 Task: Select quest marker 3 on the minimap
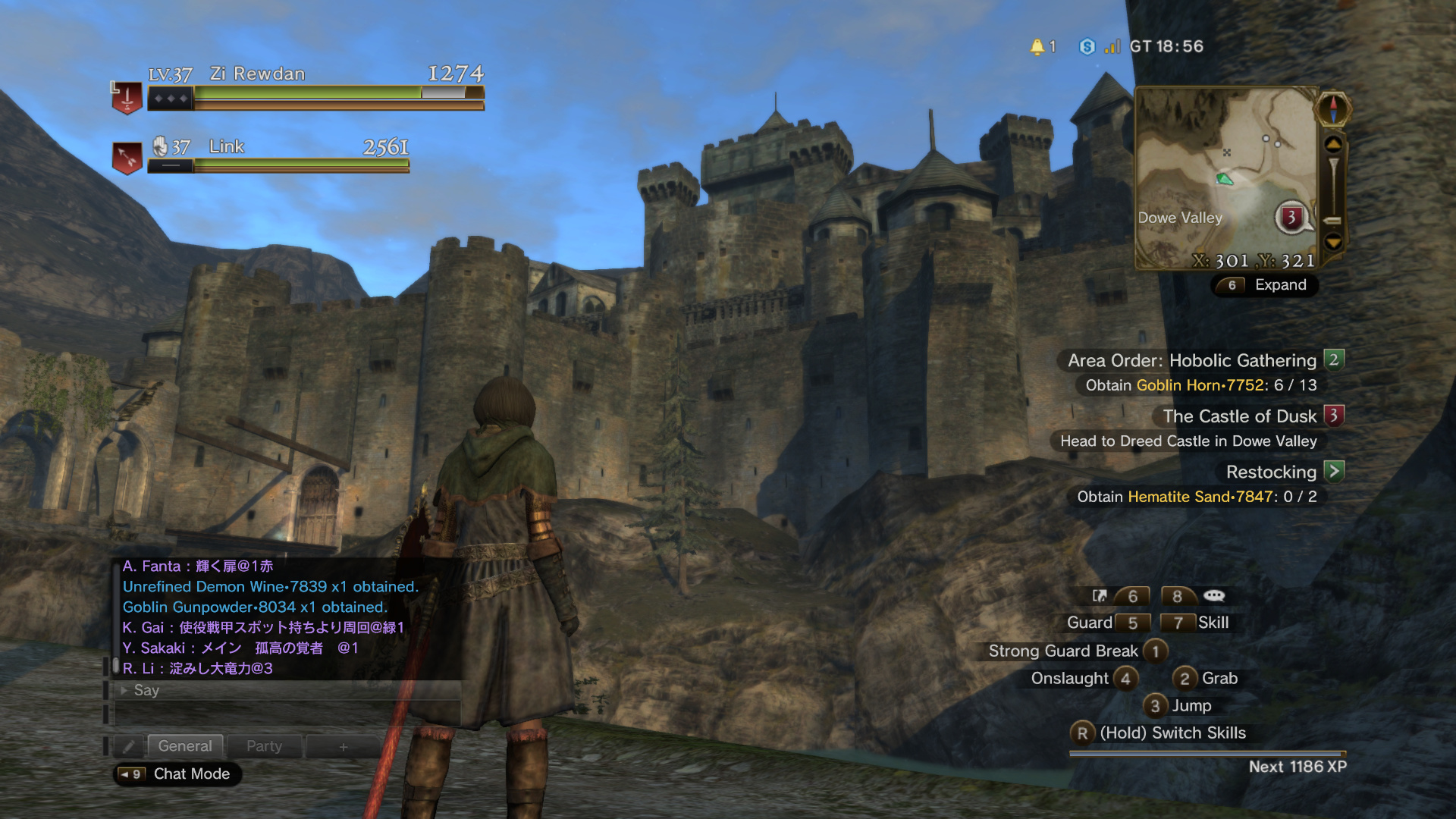coord(1291,218)
